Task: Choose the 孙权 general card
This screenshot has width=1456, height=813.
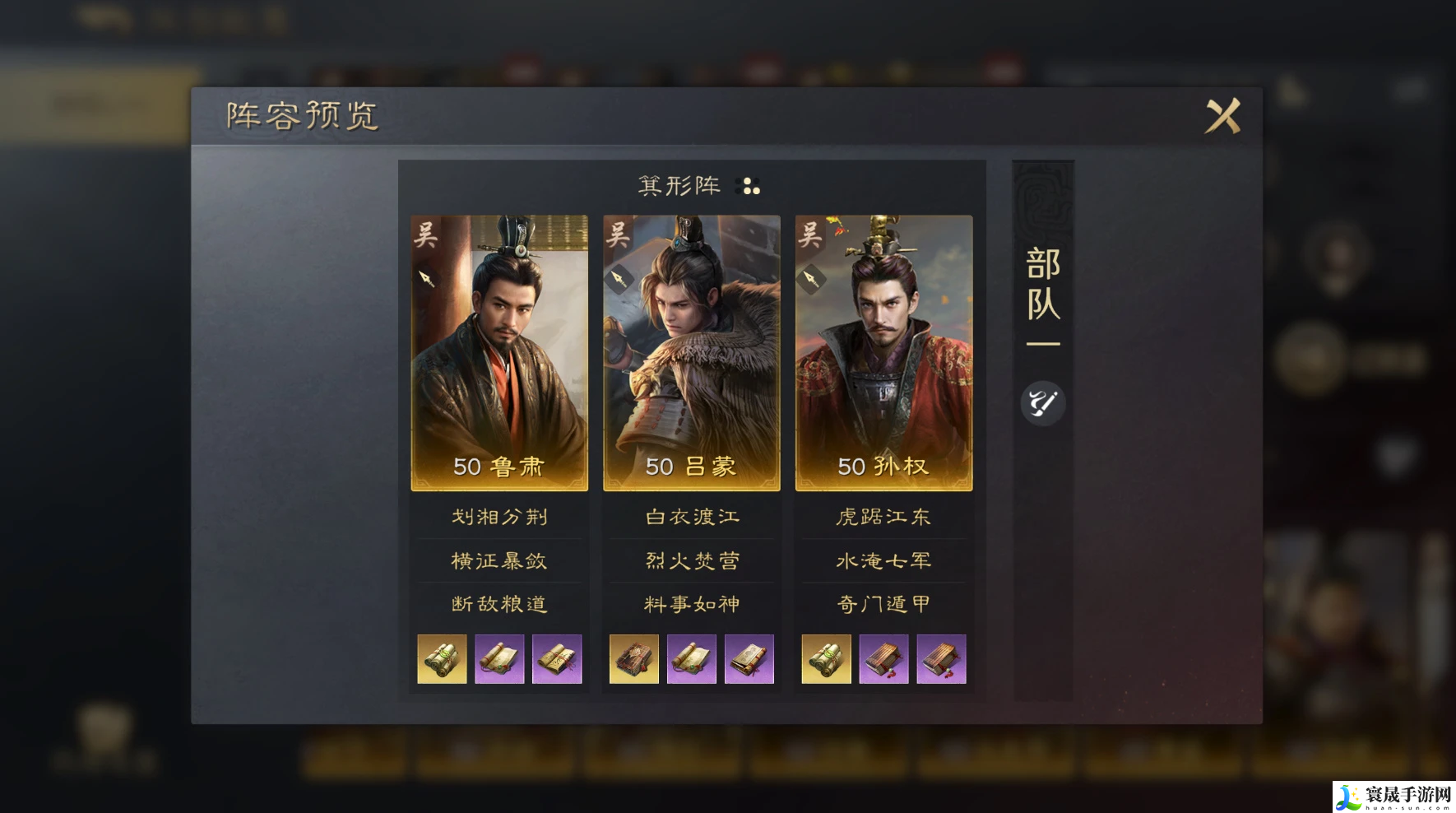Action: tap(883, 352)
